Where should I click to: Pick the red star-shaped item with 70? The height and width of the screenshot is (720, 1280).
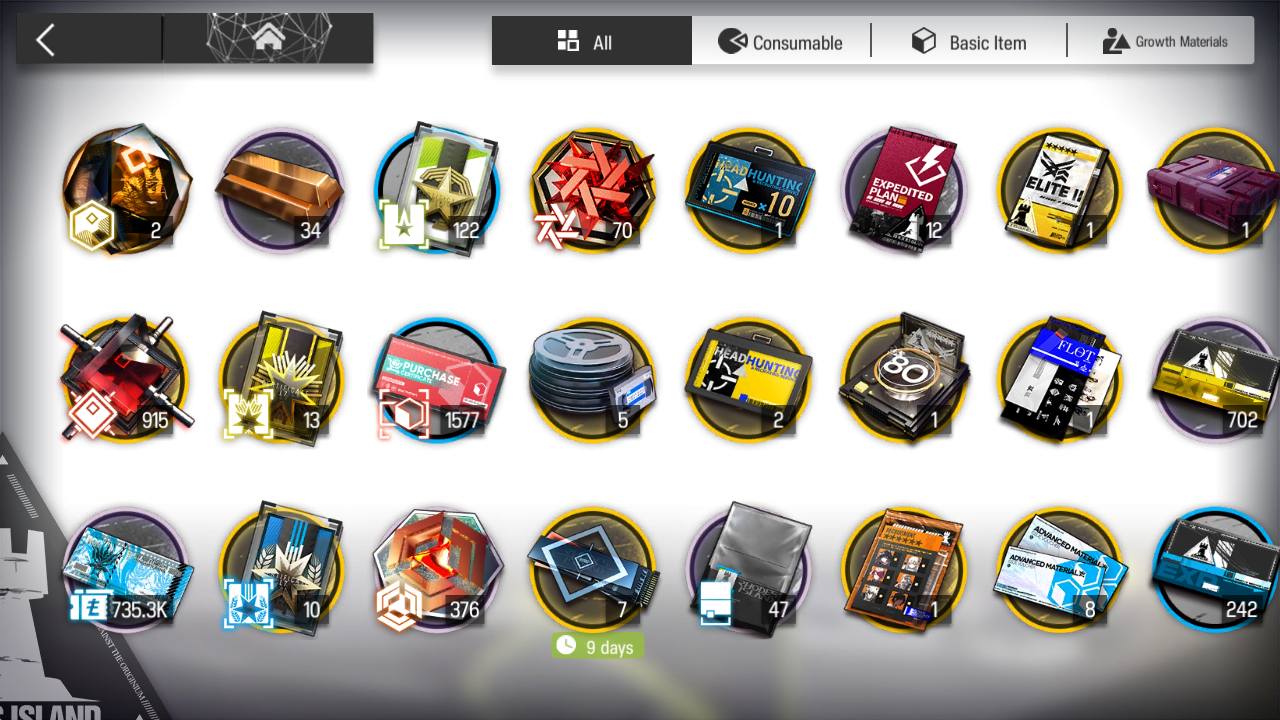592,190
